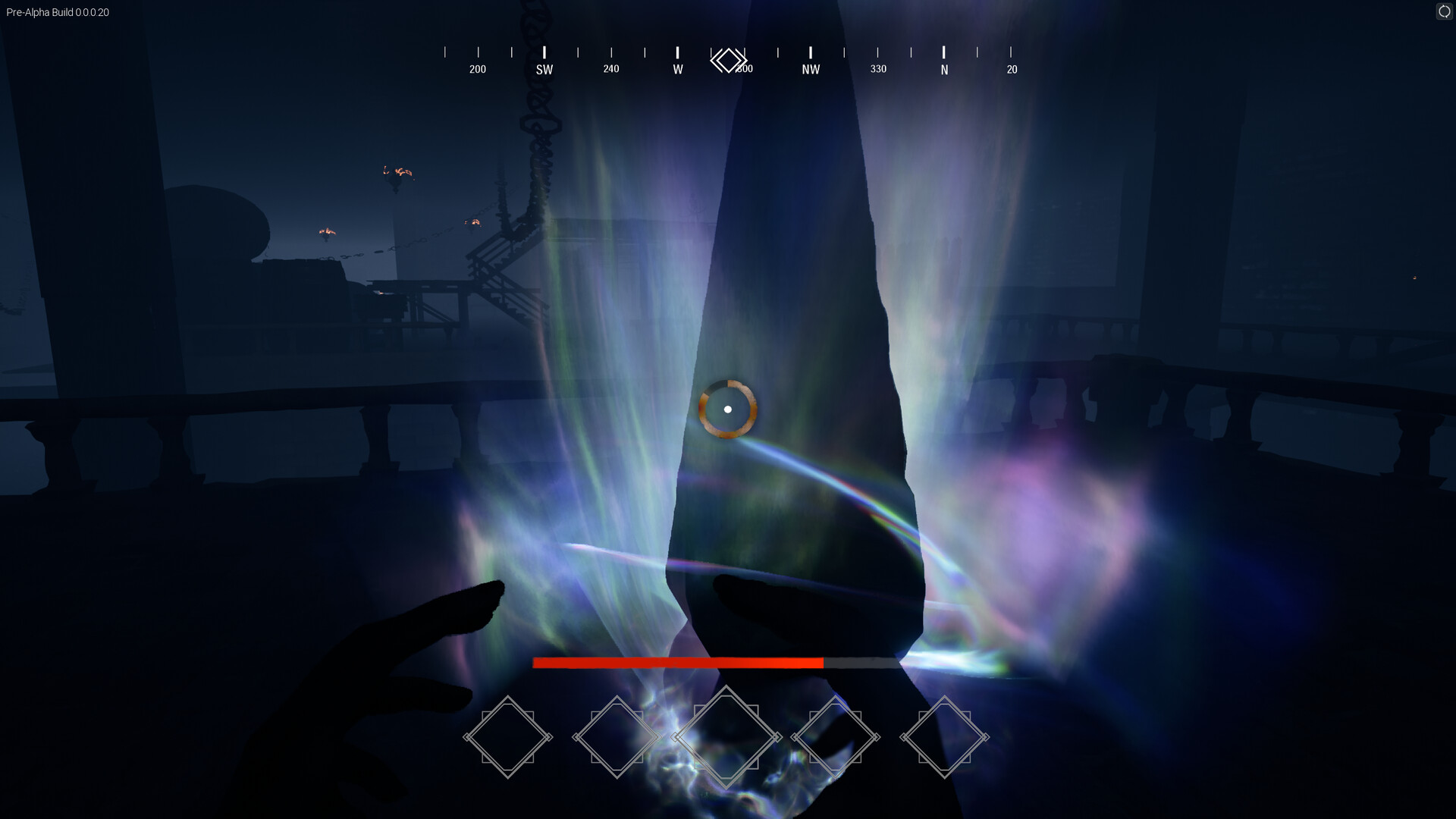Image resolution: width=1456 pixels, height=819 pixels.
Task: Click the 330 tick on the compass strip
Action: 878,68
